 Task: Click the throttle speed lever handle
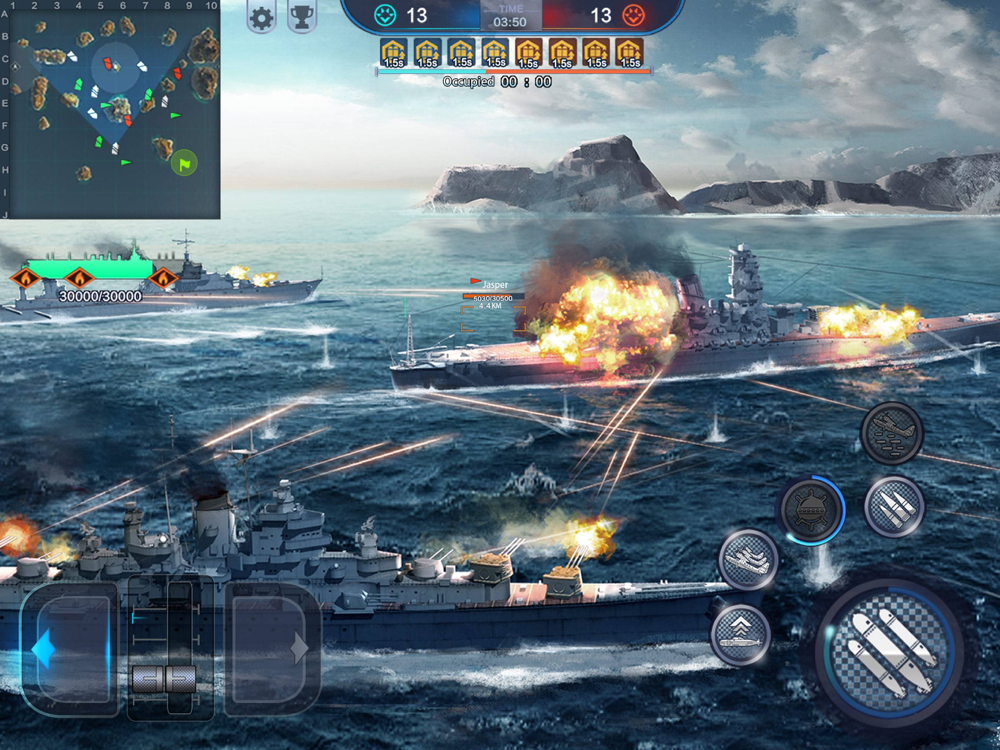coord(162,679)
